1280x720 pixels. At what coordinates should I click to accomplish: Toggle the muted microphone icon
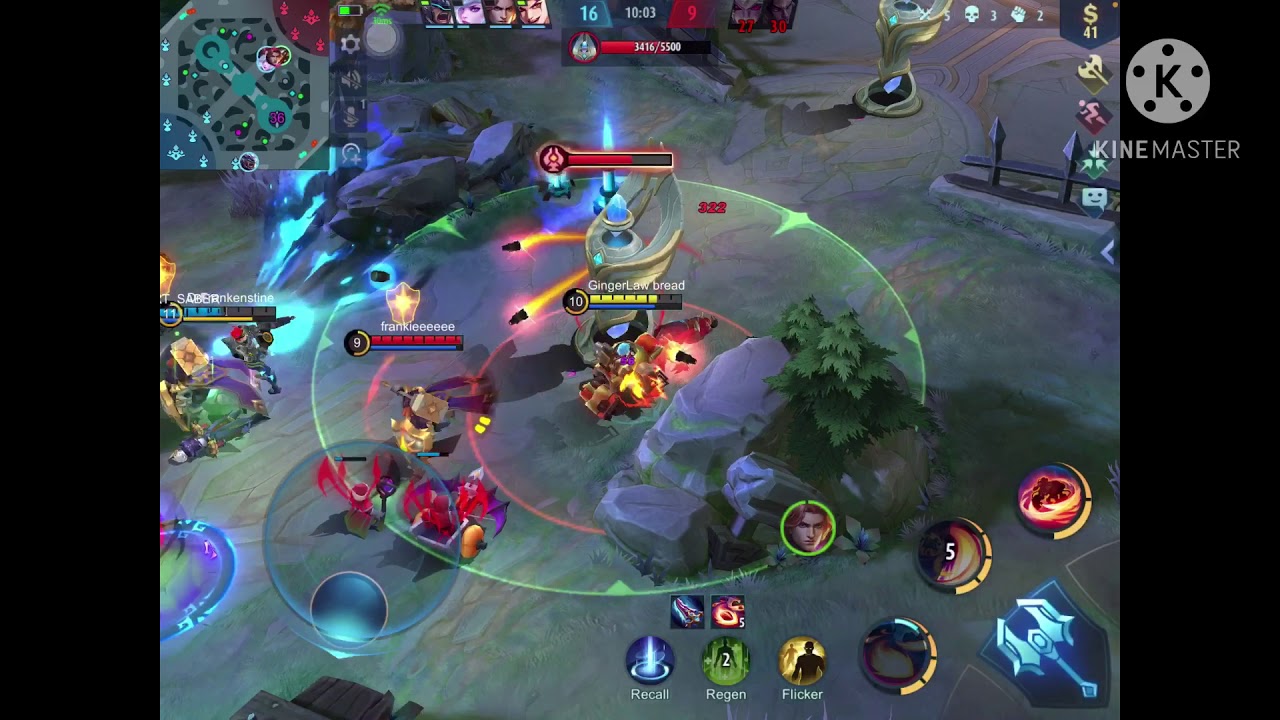pos(351,117)
